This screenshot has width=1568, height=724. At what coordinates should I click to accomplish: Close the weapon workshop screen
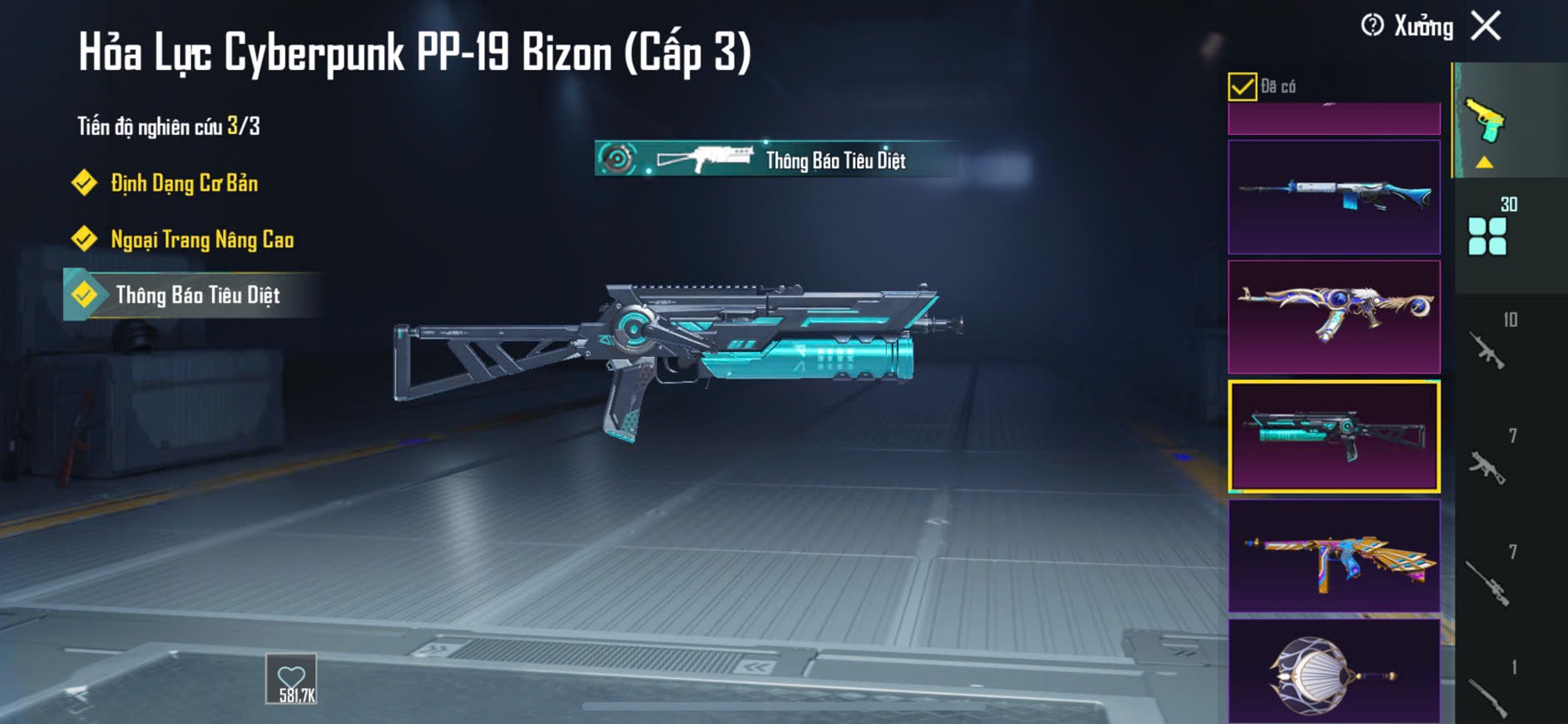(1486, 26)
